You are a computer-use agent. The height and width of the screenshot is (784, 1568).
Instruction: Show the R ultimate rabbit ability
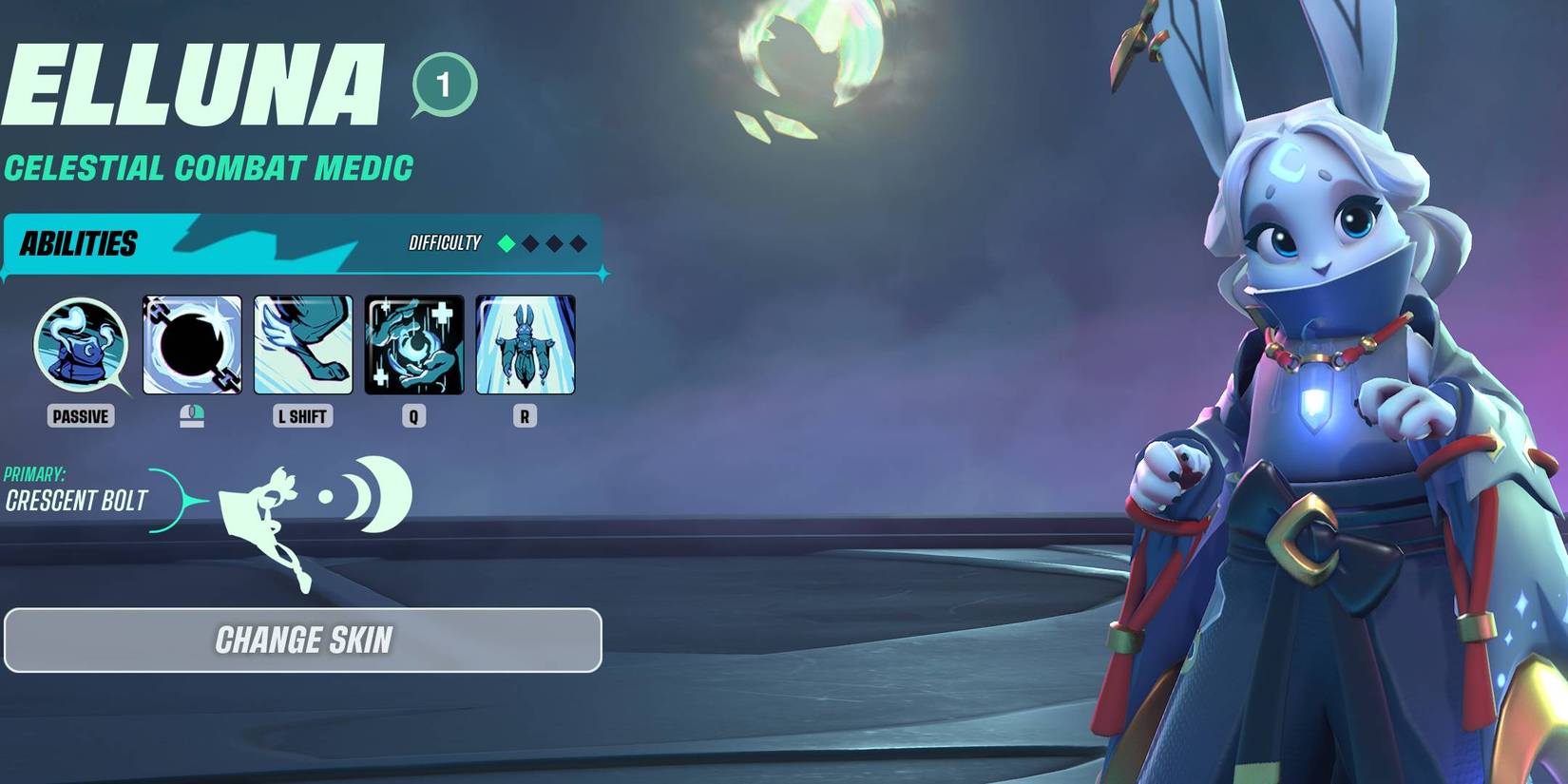(x=526, y=345)
